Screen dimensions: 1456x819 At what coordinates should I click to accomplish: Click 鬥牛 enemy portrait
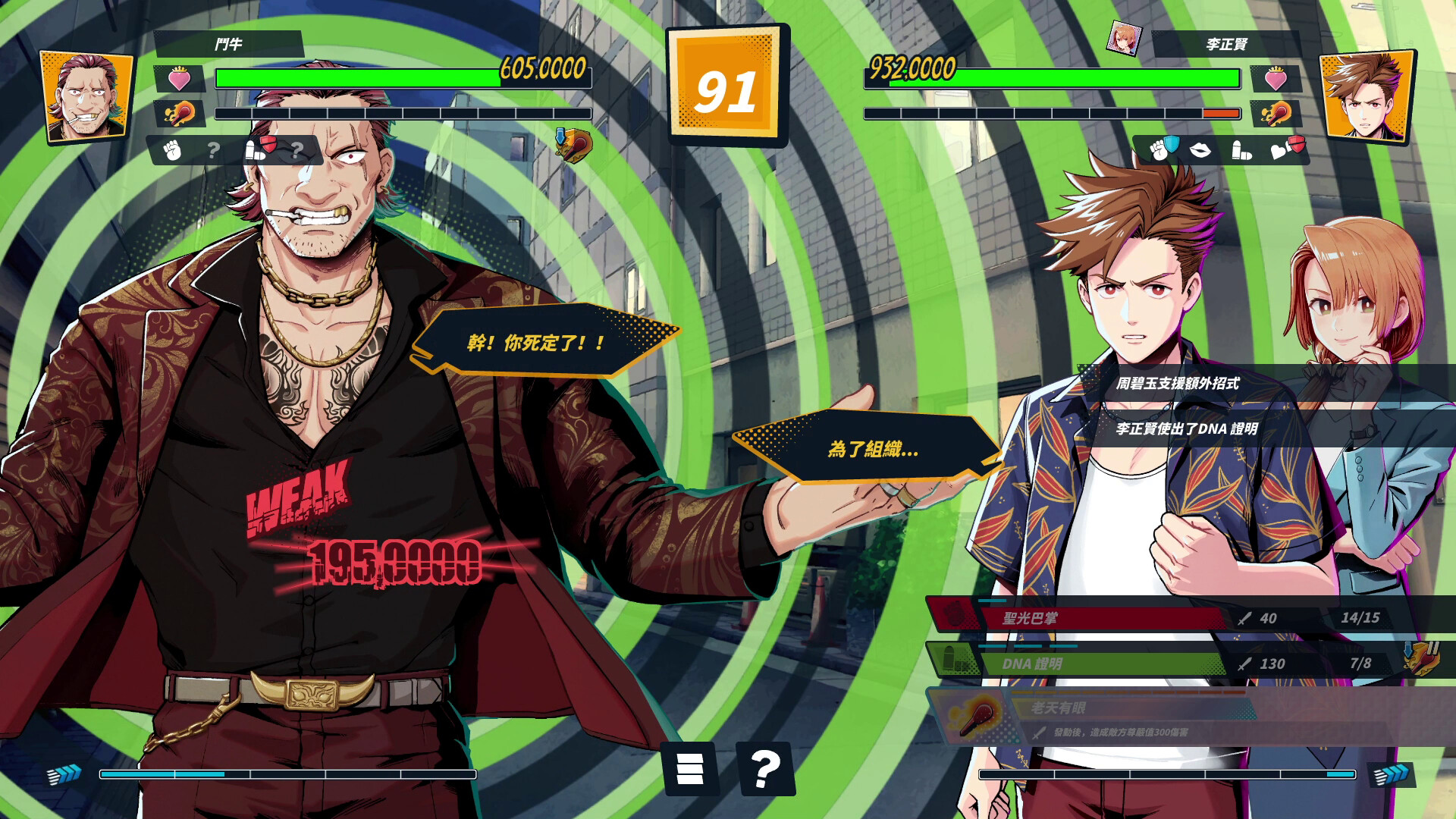86,97
